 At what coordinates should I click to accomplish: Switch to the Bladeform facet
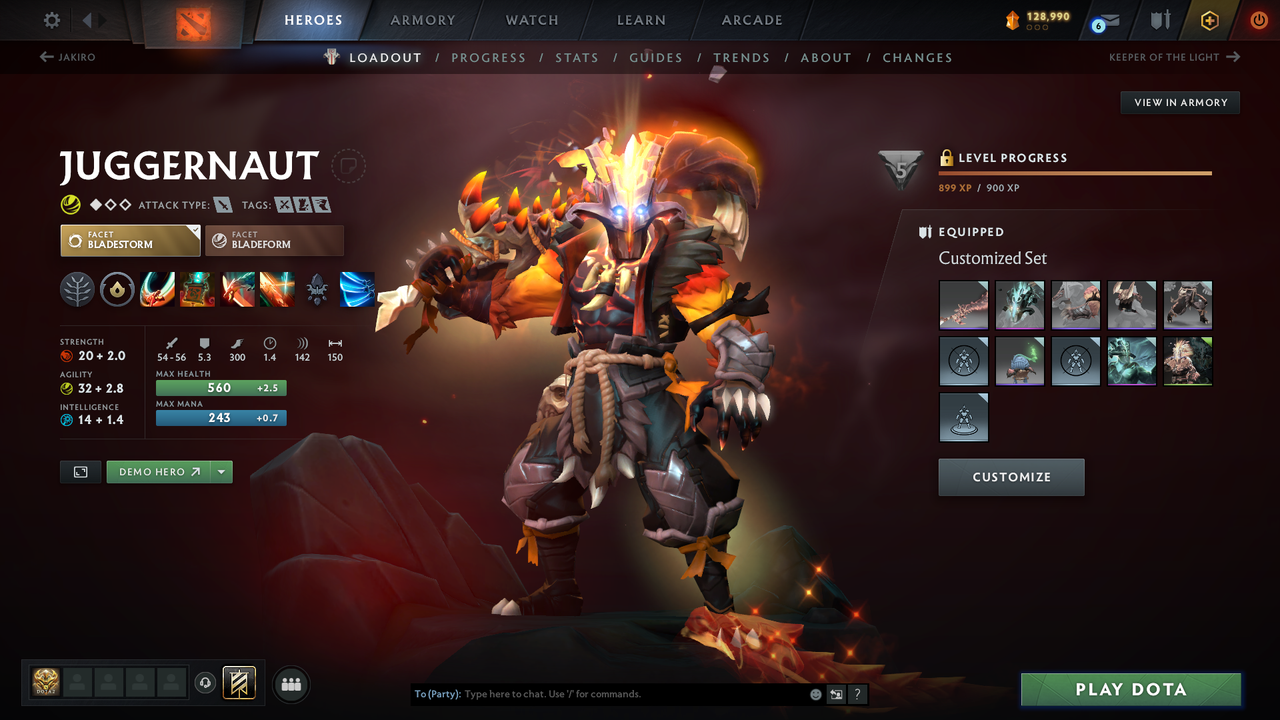pos(274,240)
